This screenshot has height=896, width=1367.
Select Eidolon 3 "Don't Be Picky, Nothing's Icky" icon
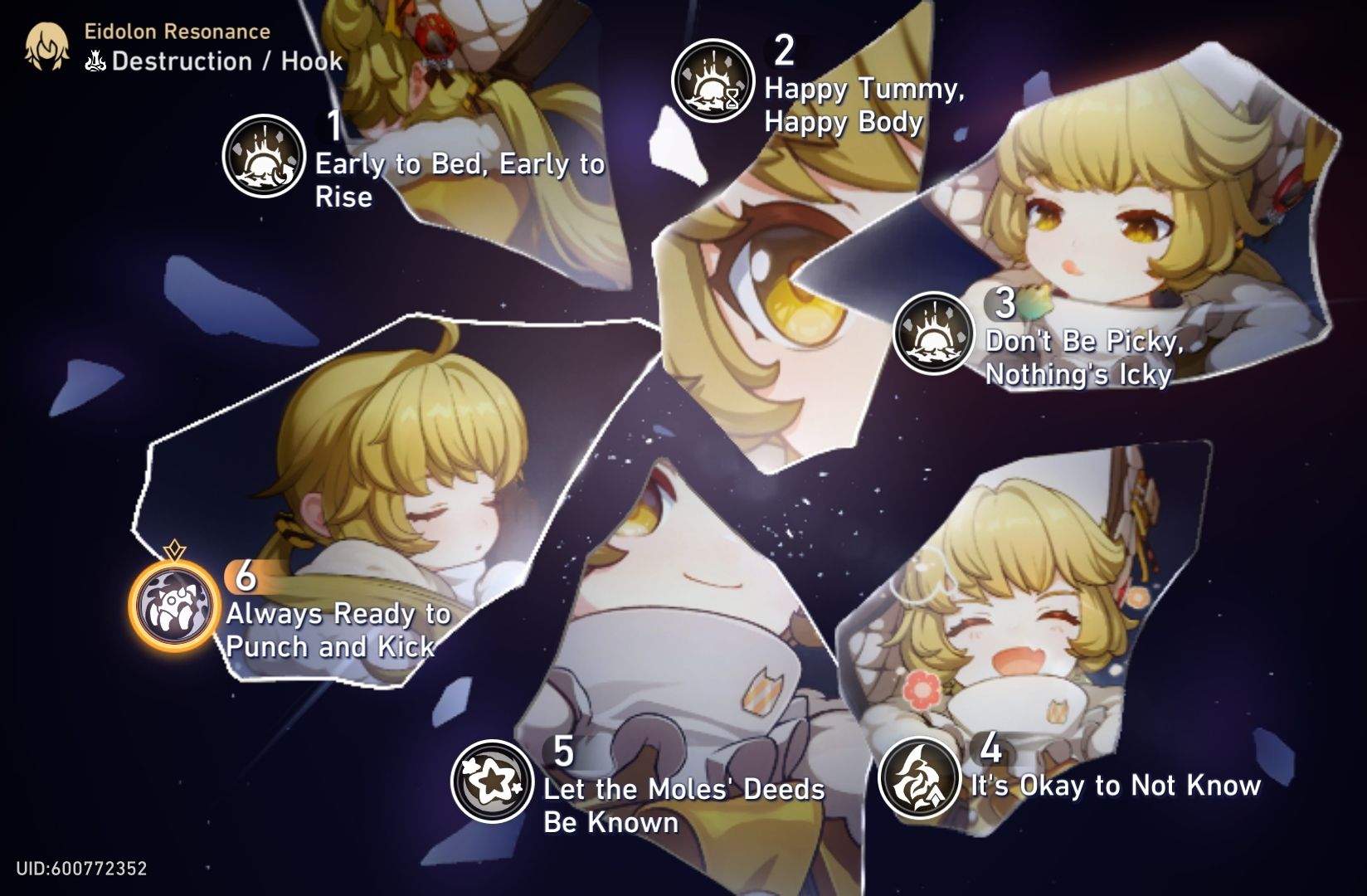coord(933,332)
